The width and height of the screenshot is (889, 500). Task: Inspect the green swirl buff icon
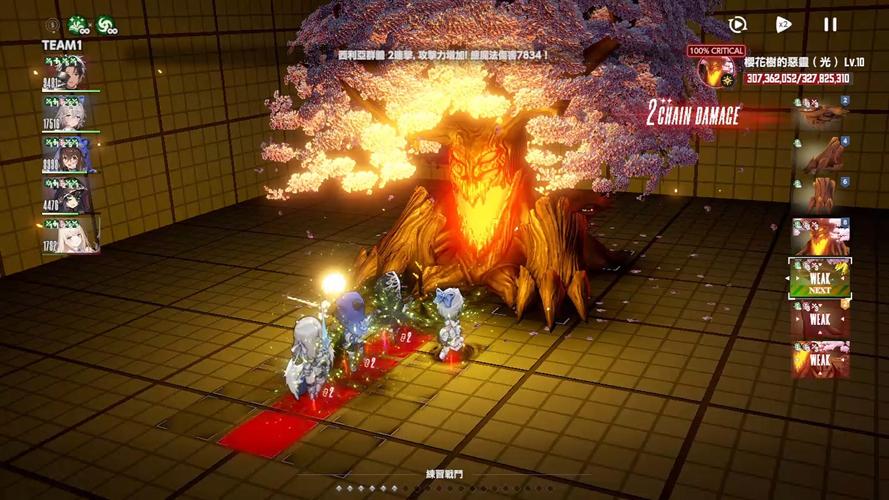point(105,24)
